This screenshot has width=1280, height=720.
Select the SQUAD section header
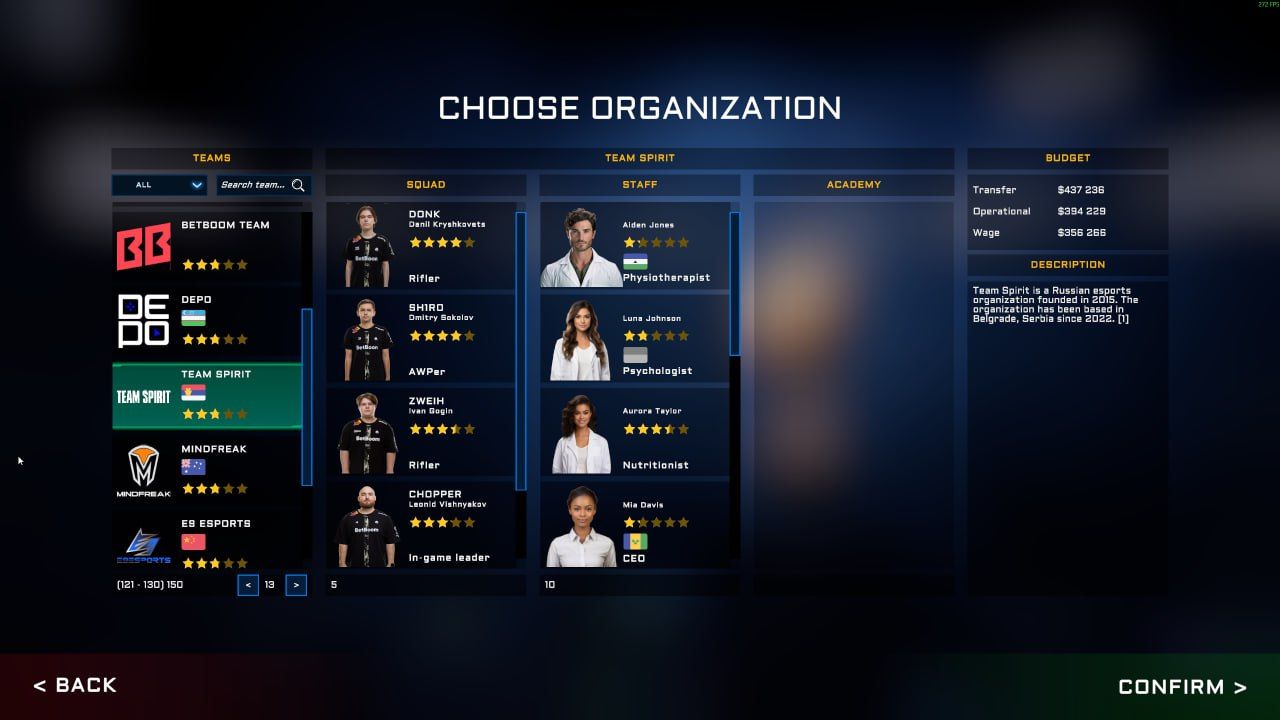tap(424, 184)
